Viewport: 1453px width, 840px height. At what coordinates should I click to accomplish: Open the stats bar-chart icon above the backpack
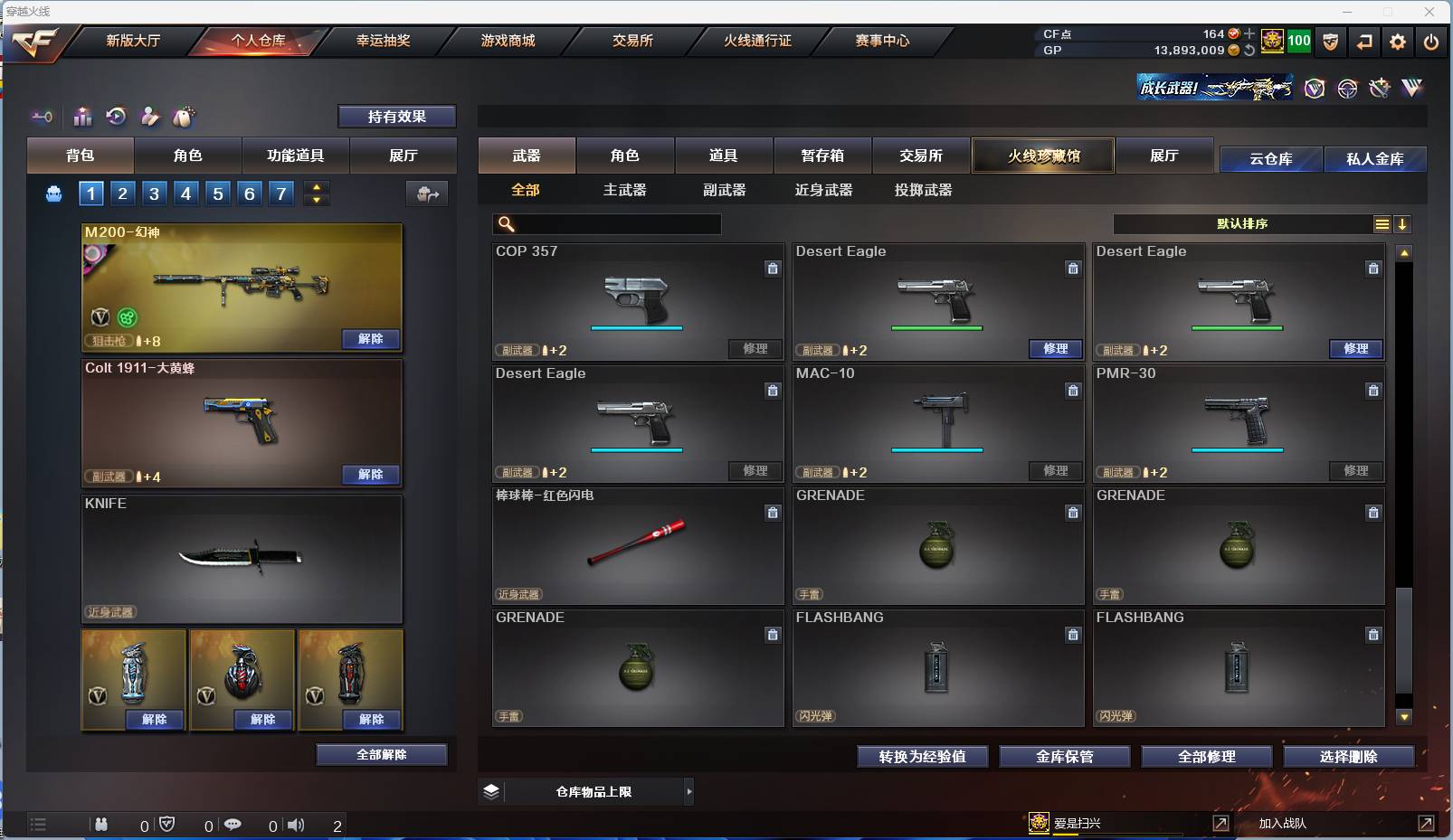pyautogui.click(x=82, y=117)
